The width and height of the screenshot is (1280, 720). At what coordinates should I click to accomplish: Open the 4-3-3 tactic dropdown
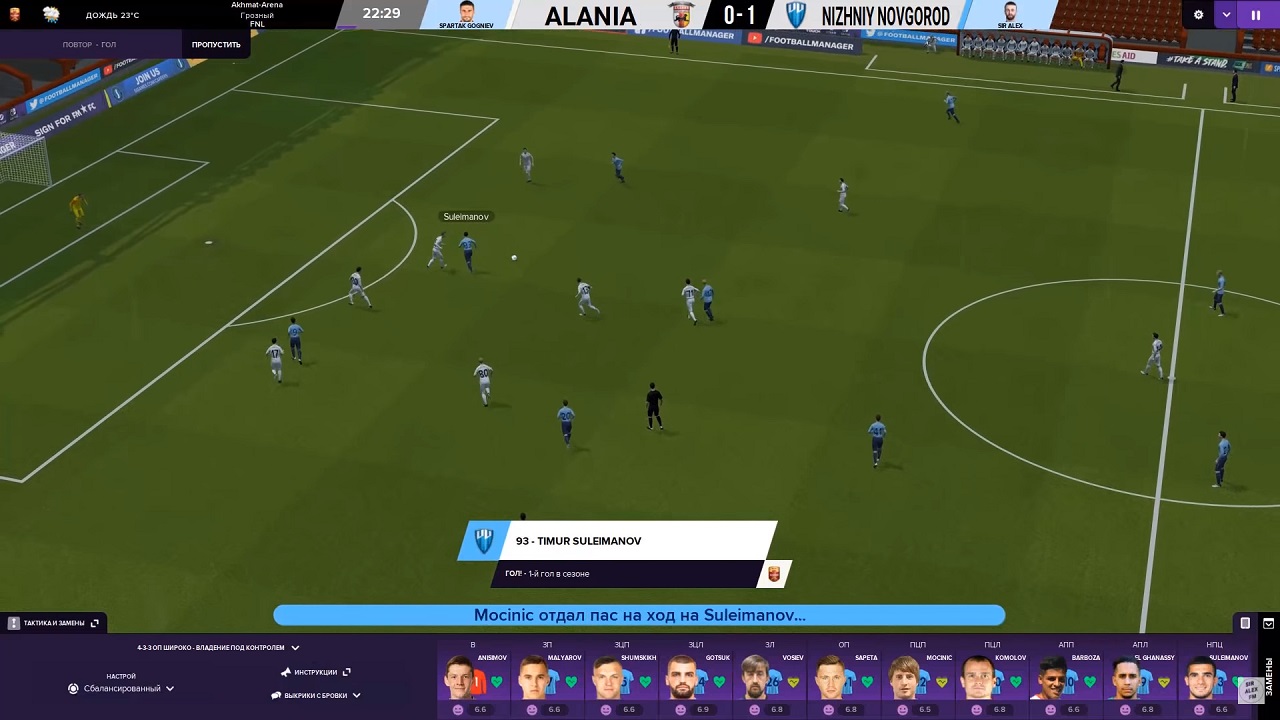pyautogui.click(x=218, y=648)
